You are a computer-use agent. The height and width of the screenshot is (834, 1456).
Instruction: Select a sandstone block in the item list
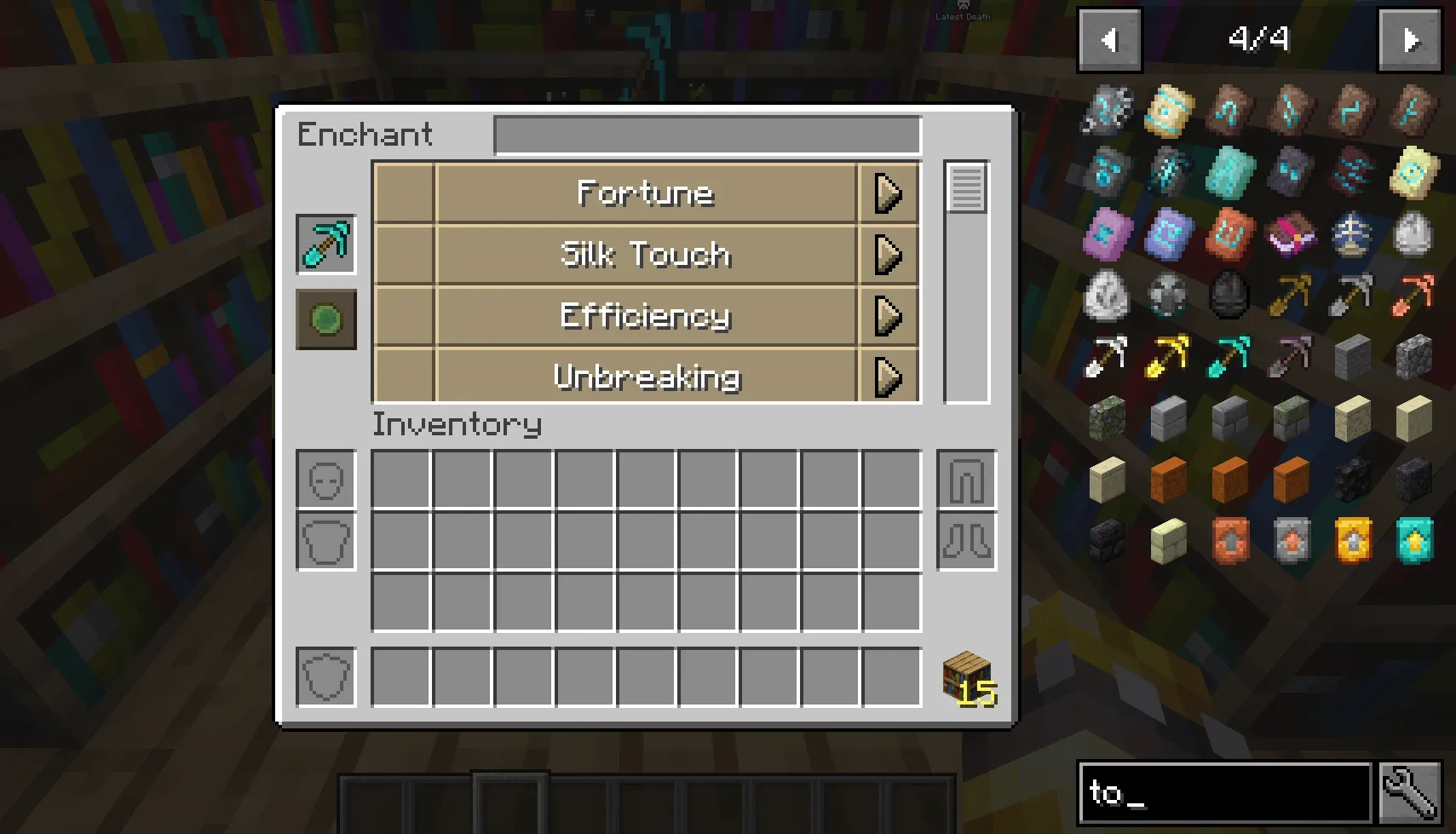point(1352,417)
